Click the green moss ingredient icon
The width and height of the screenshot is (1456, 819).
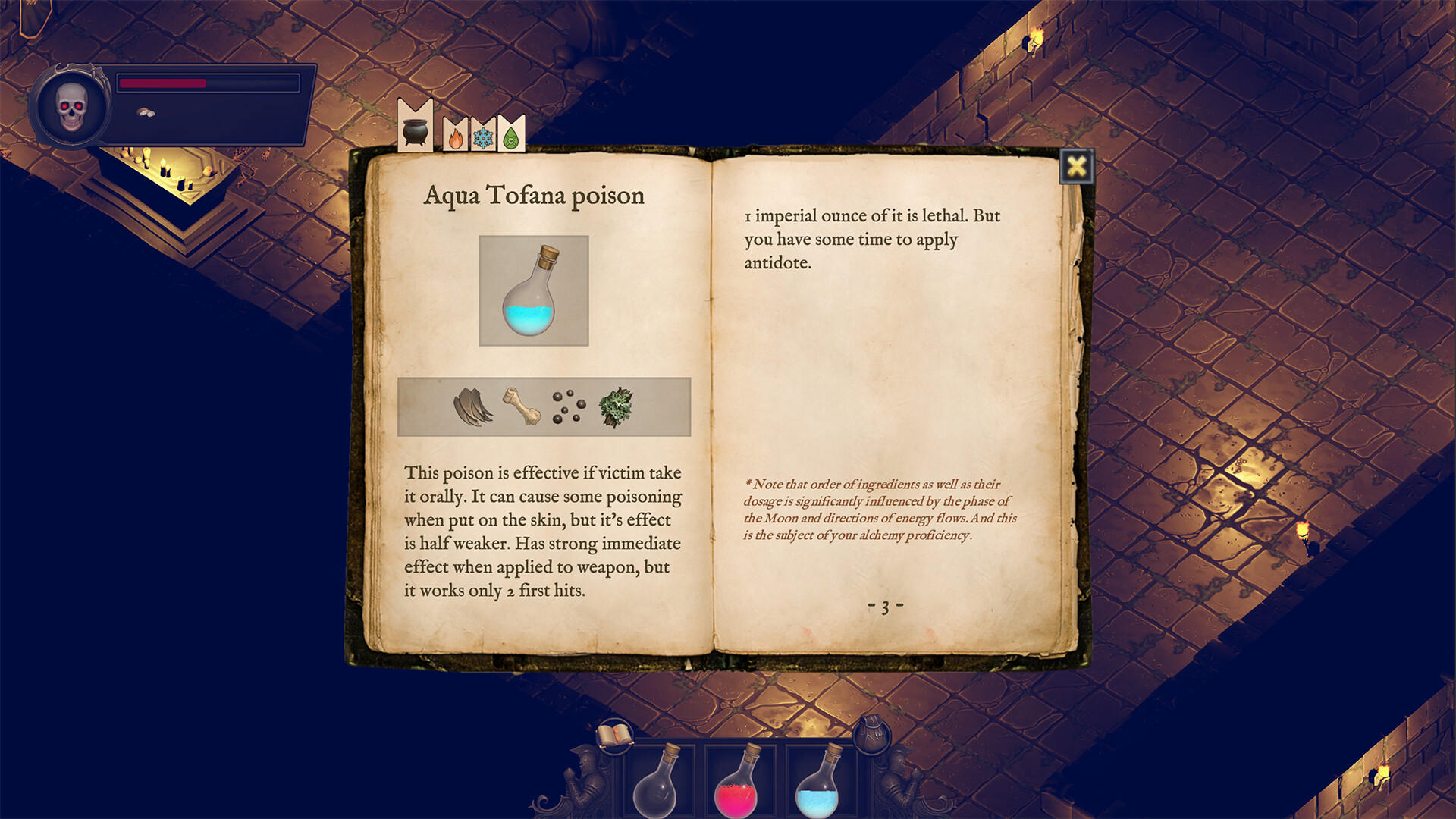coord(616,405)
